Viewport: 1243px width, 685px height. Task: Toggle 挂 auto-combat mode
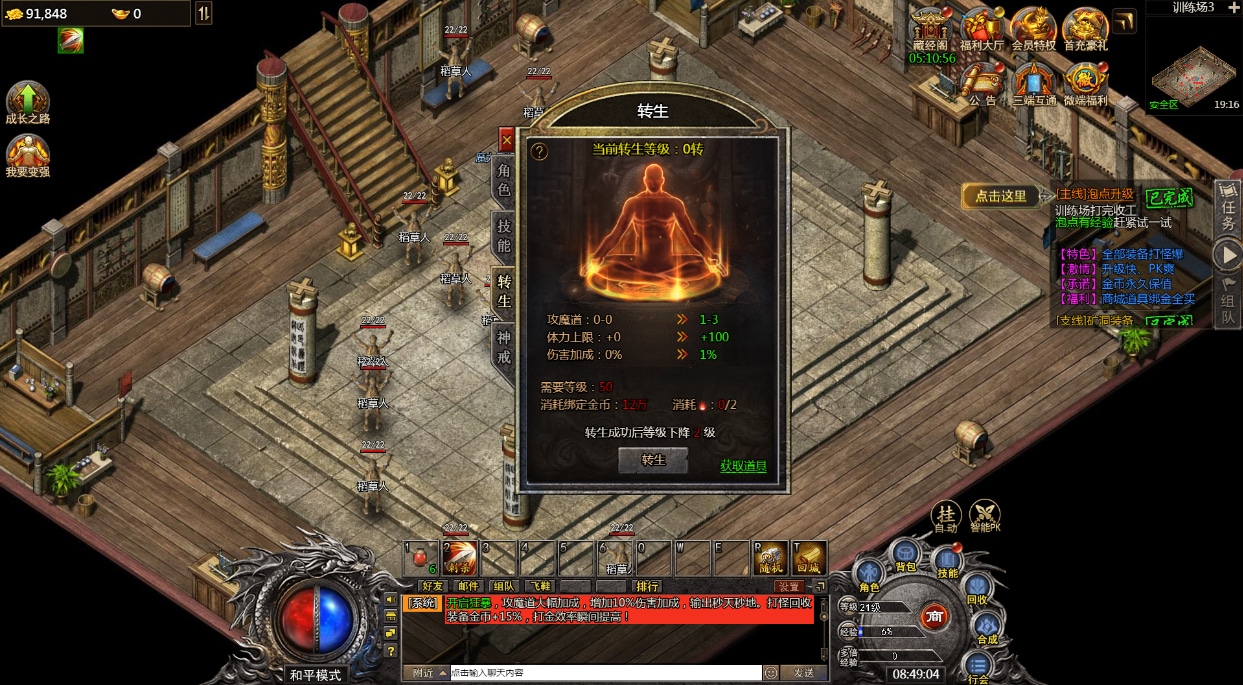(x=946, y=515)
